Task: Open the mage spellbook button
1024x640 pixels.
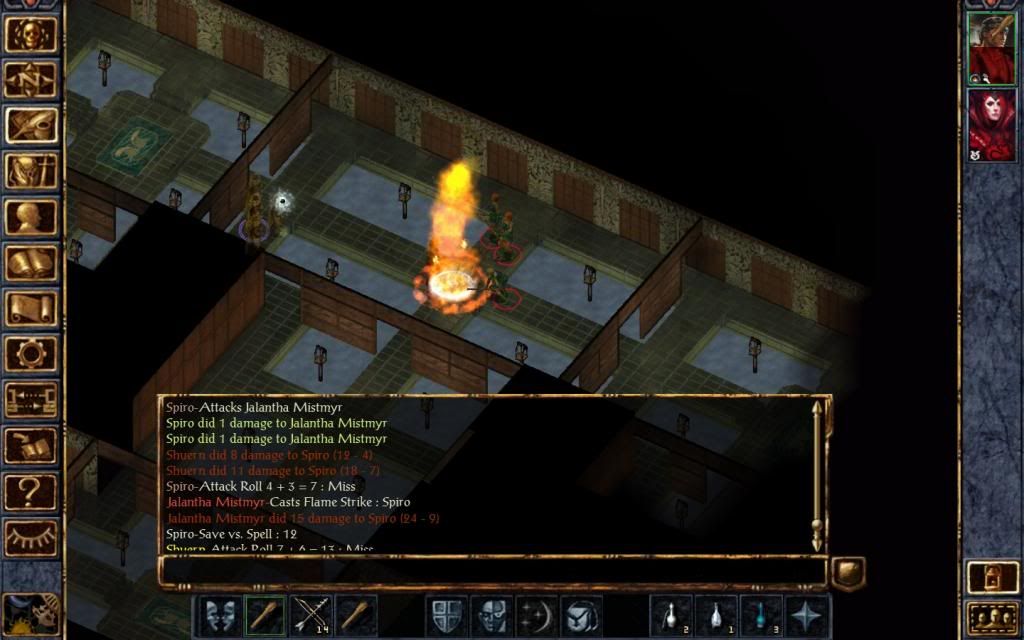Action: click(31, 263)
